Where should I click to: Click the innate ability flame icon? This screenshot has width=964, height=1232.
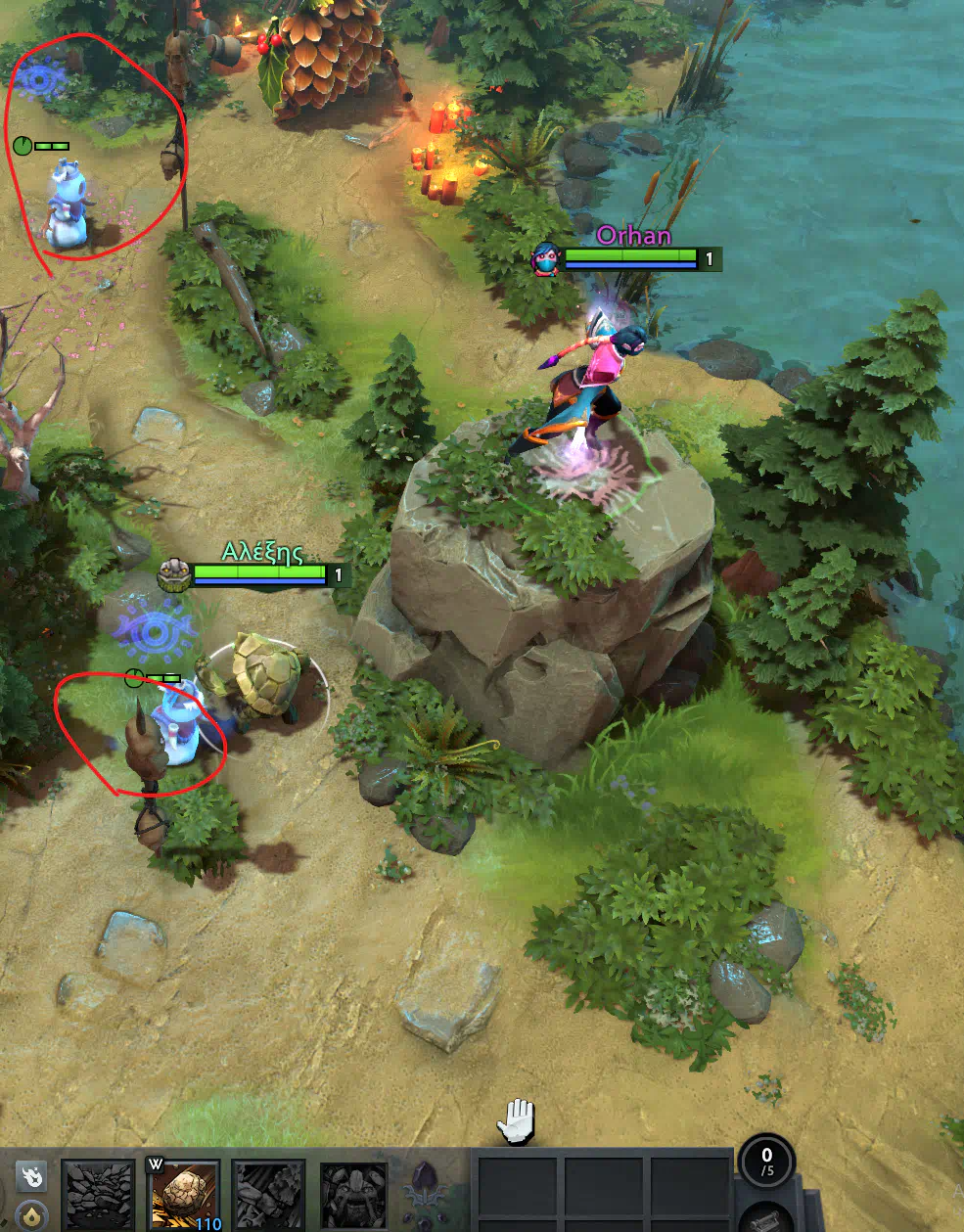click(x=31, y=1175)
